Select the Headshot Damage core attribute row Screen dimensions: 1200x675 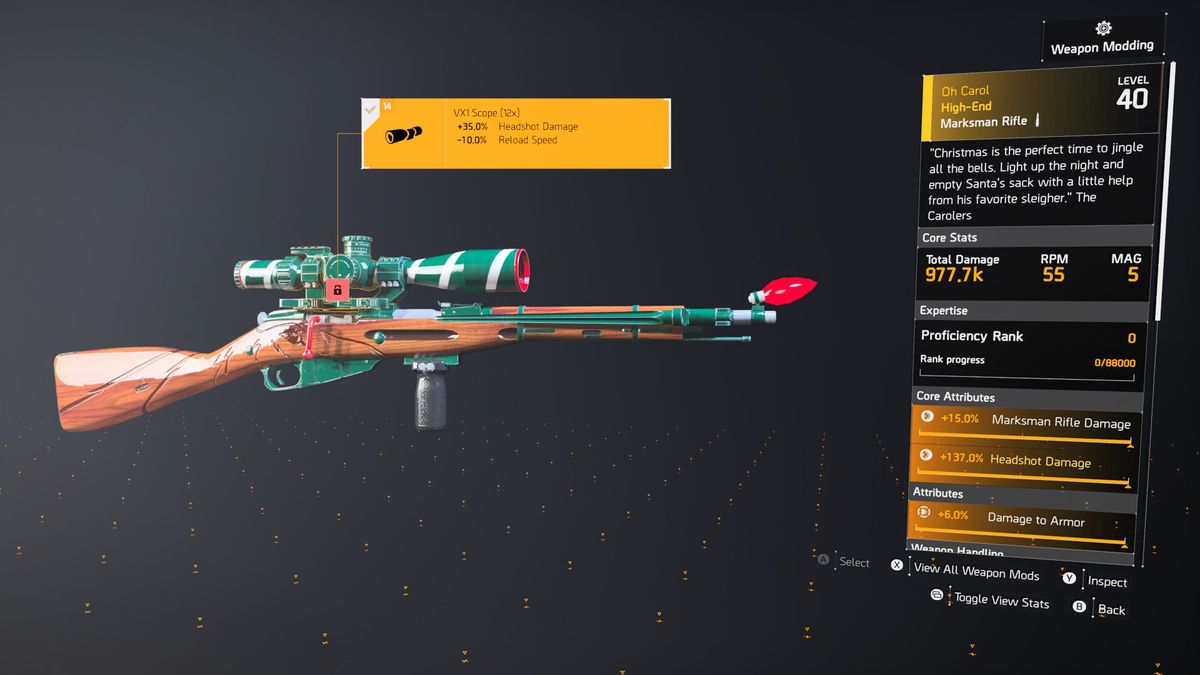coord(1025,465)
